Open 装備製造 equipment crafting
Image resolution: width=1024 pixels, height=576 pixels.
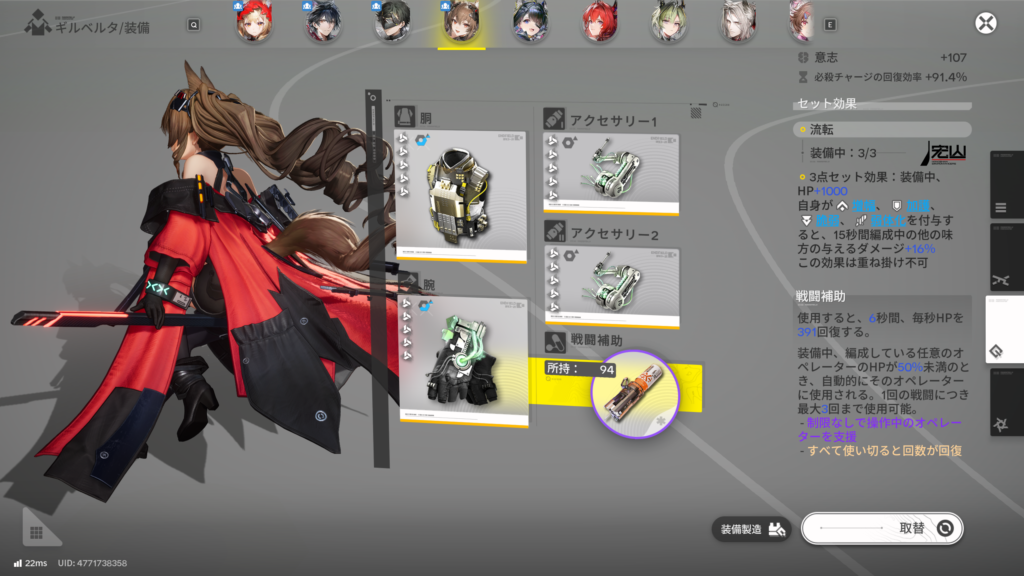[x=751, y=529]
